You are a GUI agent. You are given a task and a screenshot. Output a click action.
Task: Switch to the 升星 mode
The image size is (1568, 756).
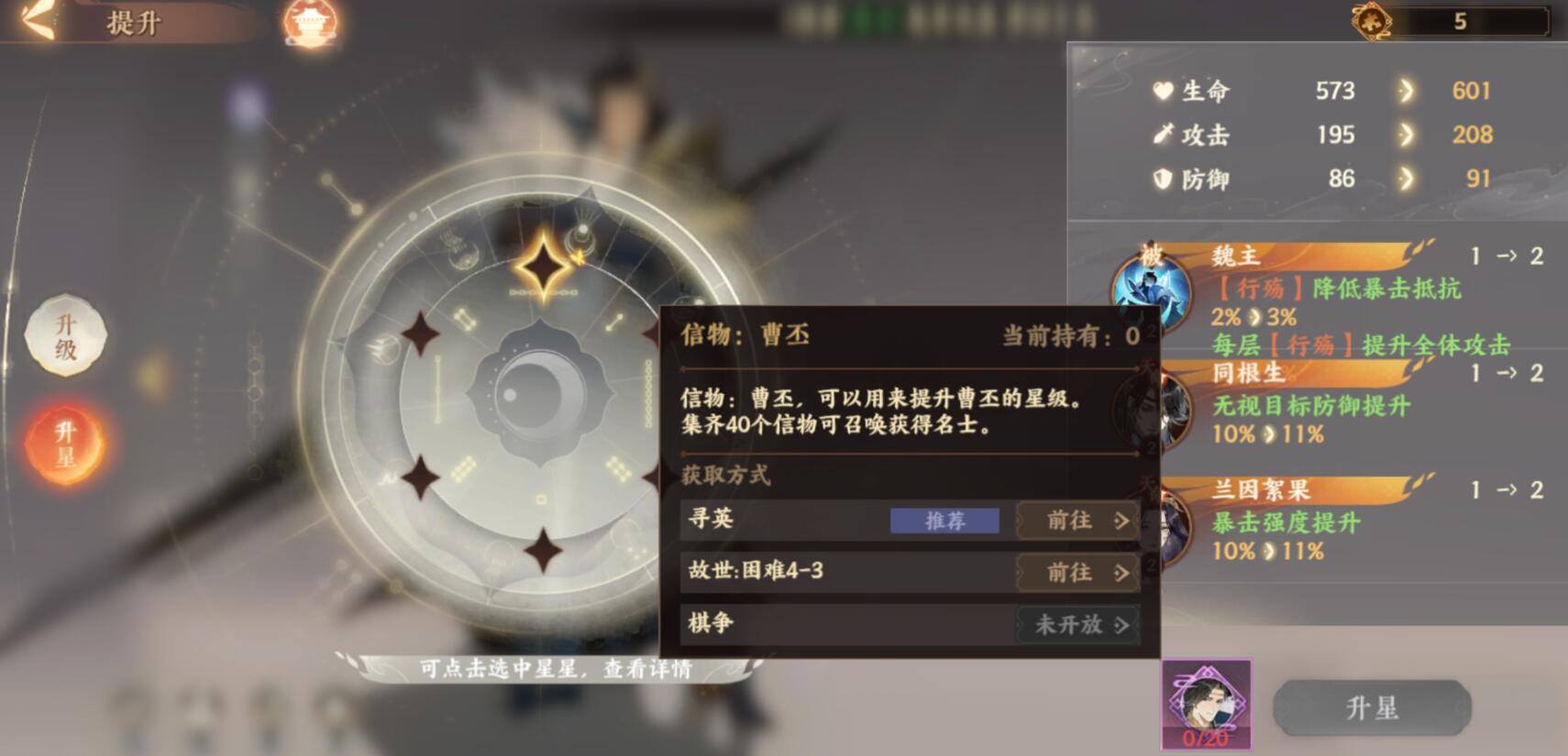point(66,440)
